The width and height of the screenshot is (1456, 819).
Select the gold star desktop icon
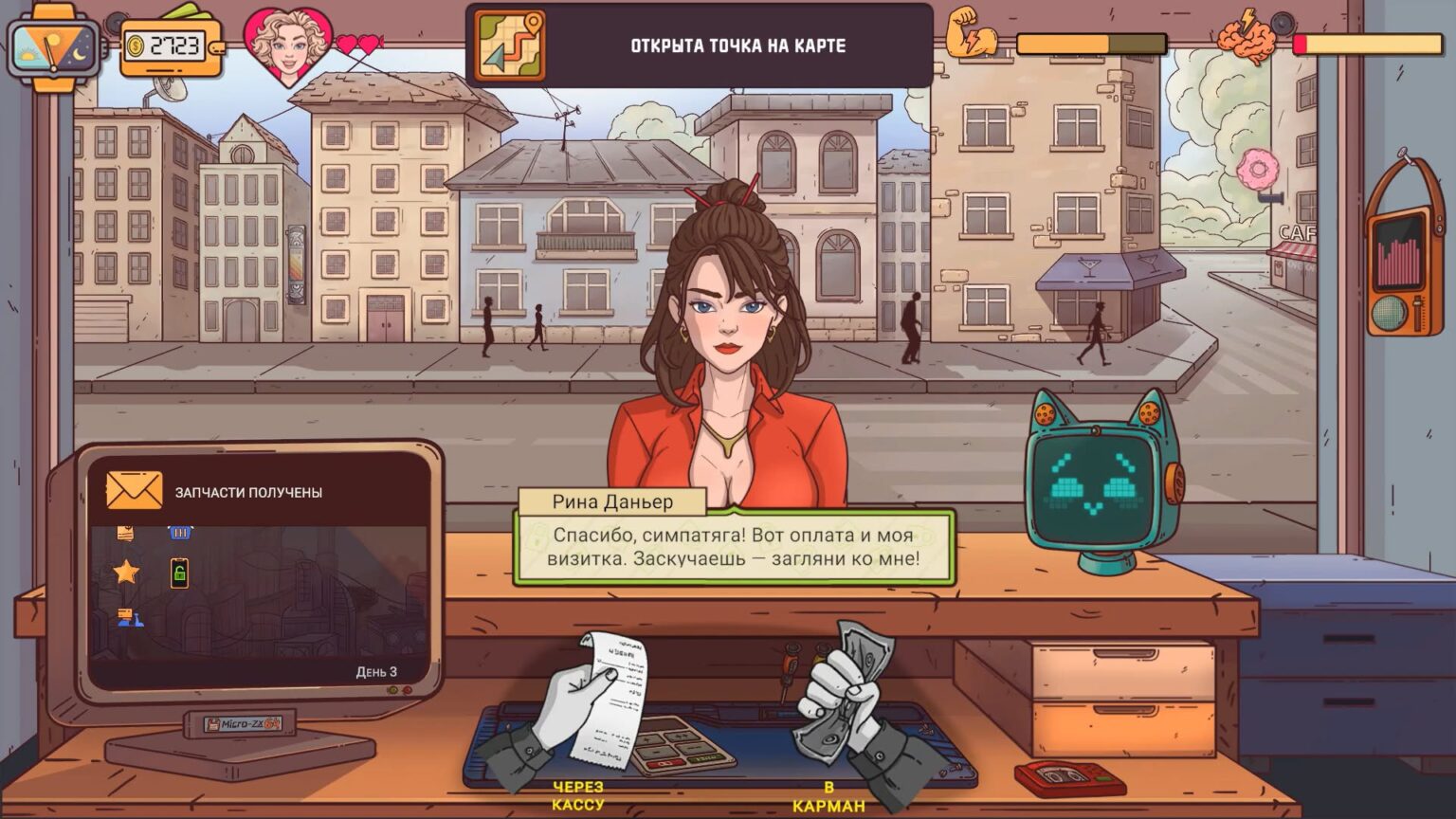coord(126,572)
